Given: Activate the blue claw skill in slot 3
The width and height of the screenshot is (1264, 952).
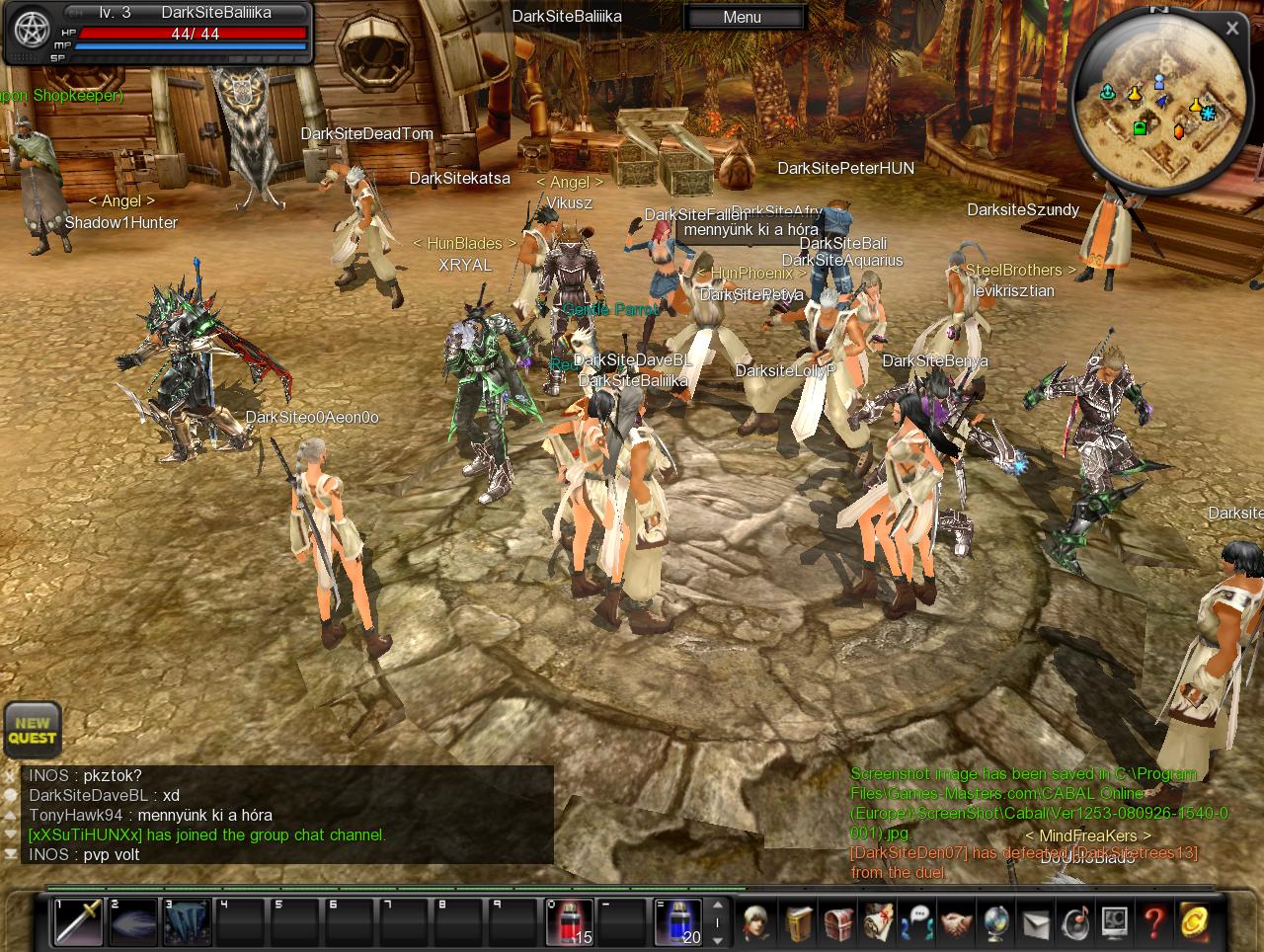Looking at the screenshot, I should tap(188, 921).
